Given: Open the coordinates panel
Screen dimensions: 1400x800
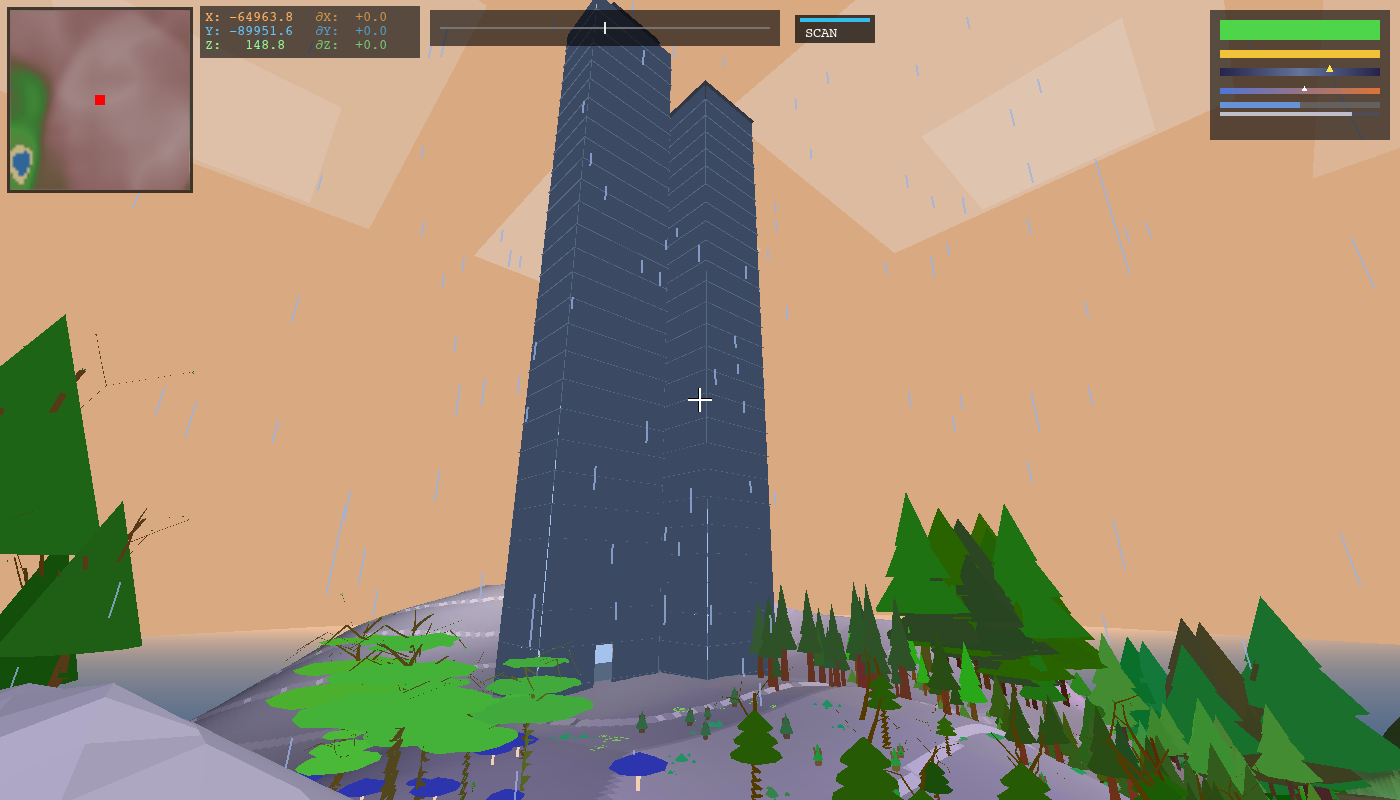Looking at the screenshot, I should pos(310,31).
